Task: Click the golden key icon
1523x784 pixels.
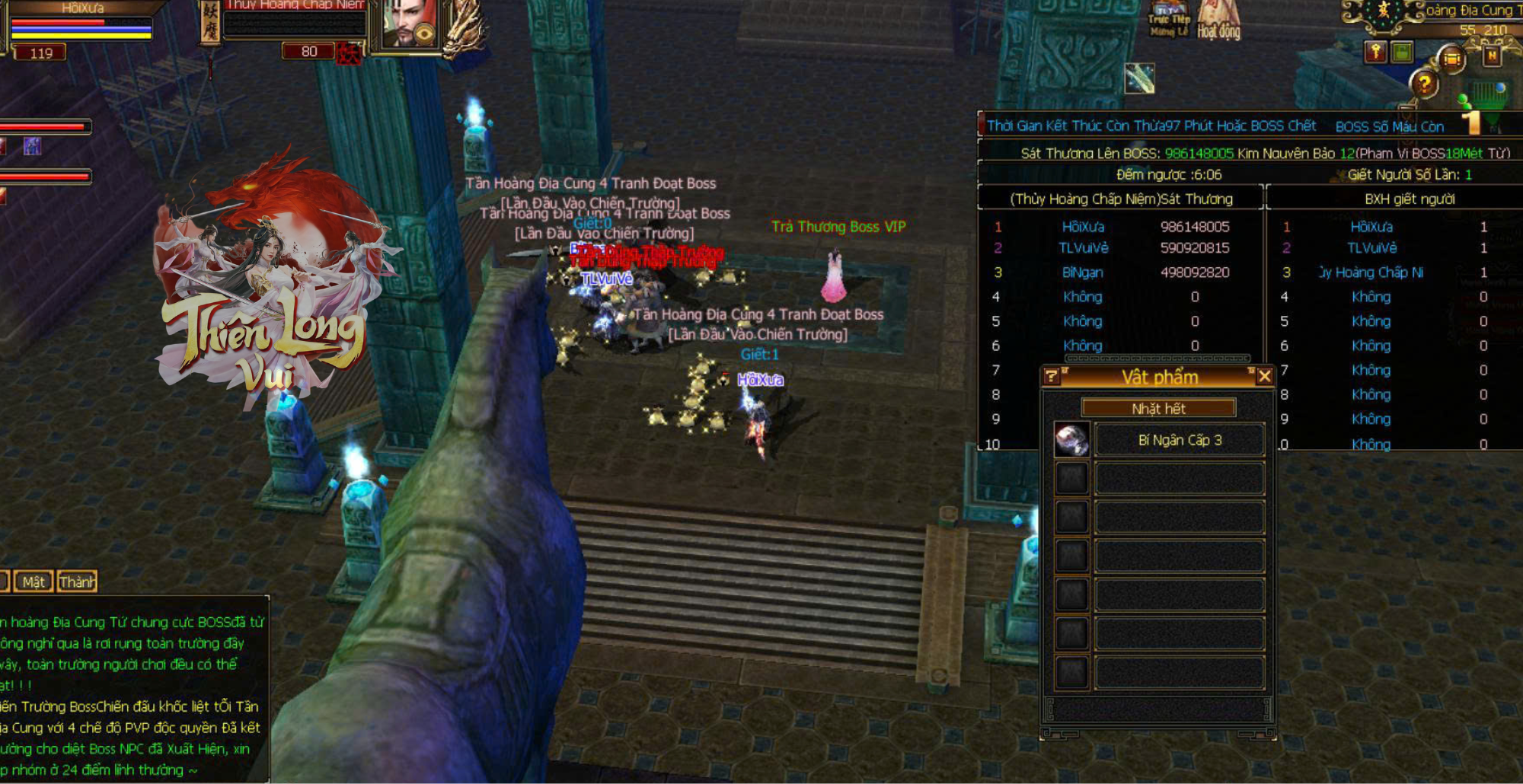Action: coord(1375,53)
